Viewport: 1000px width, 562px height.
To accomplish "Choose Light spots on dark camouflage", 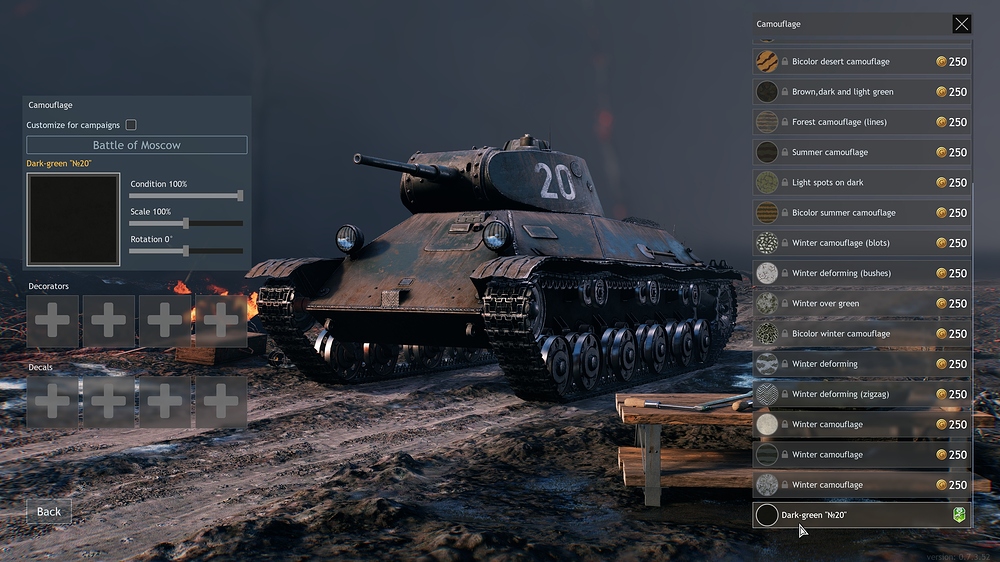I will click(x=861, y=183).
